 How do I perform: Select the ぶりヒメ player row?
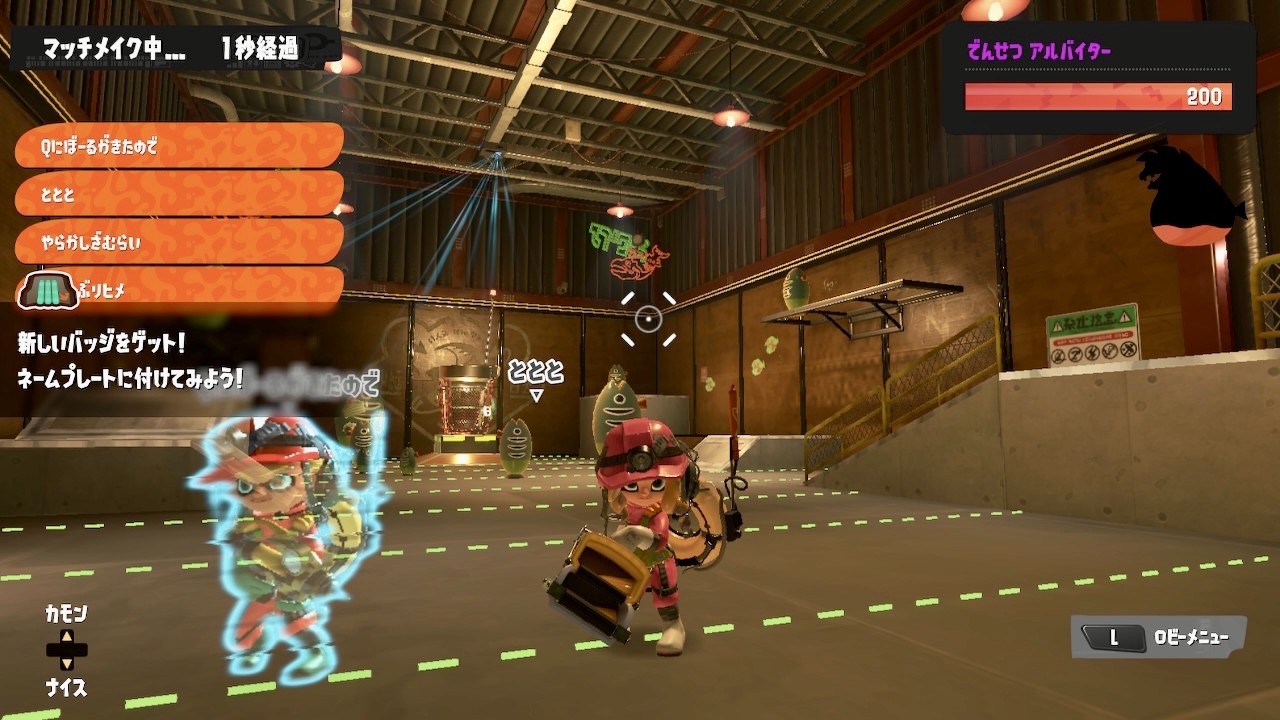pos(178,290)
